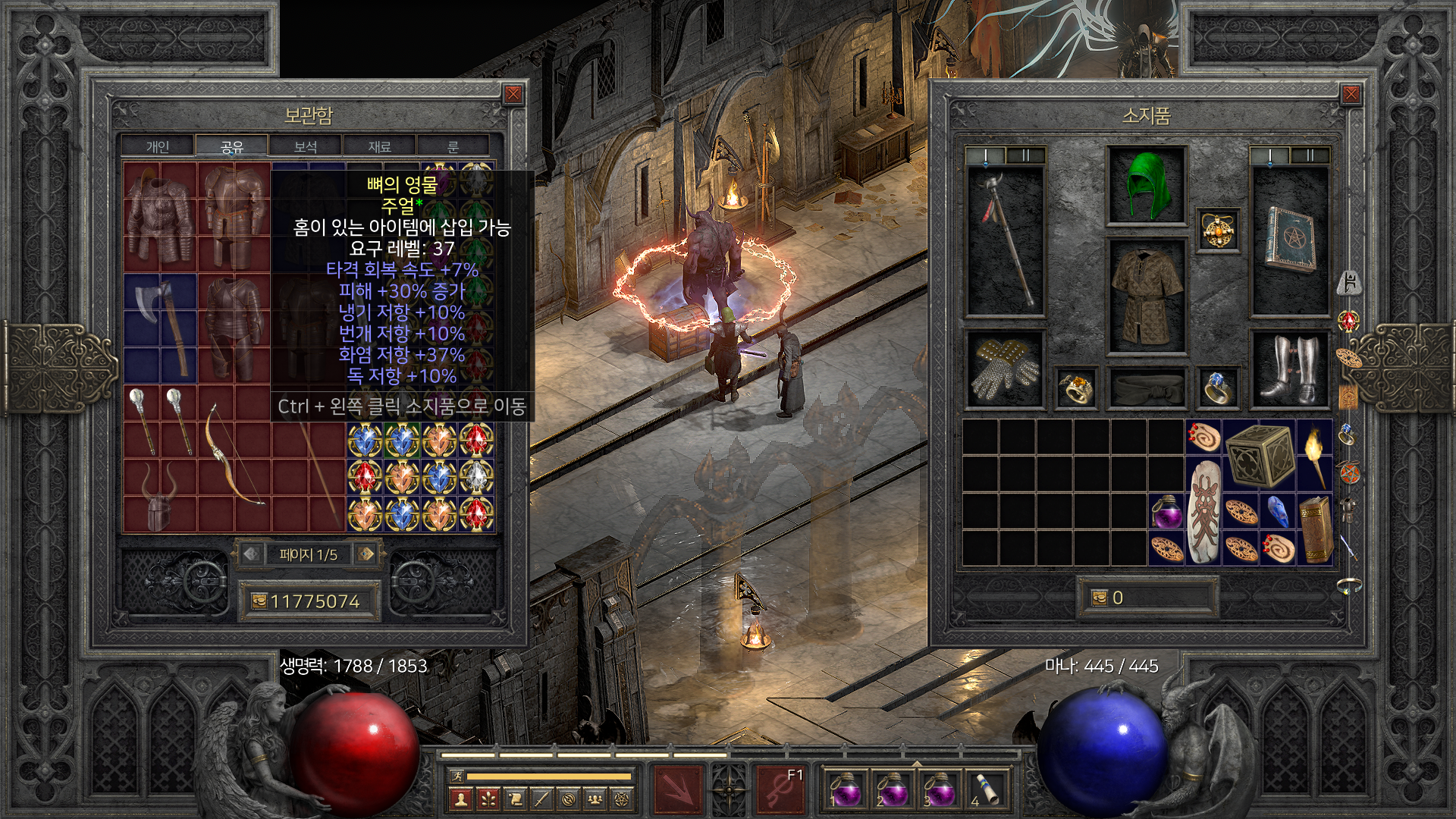Switch to the 재료 stash tab
The height and width of the screenshot is (819, 1456).
pos(379,146)
